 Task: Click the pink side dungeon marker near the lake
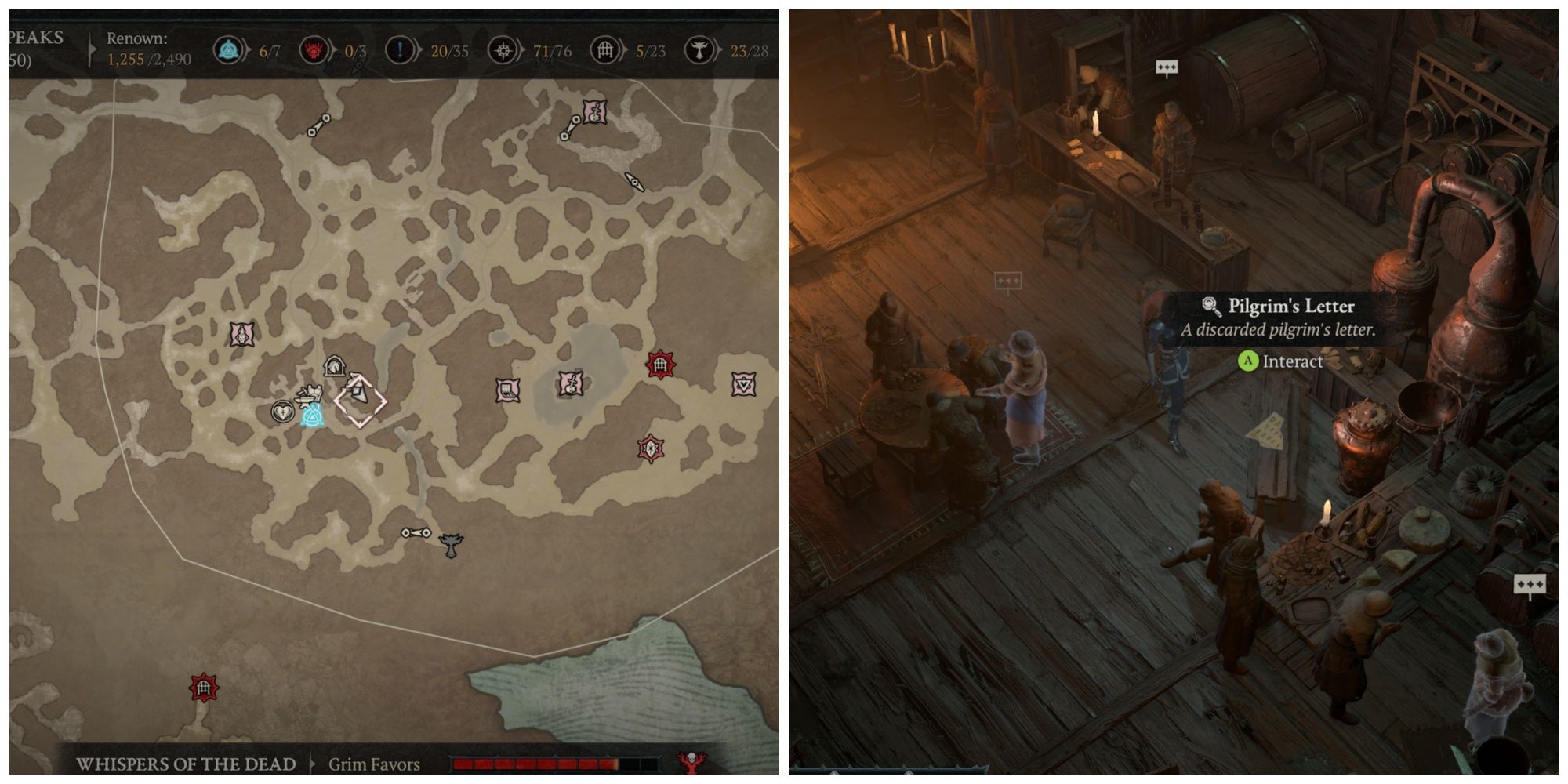pos(572,384)
